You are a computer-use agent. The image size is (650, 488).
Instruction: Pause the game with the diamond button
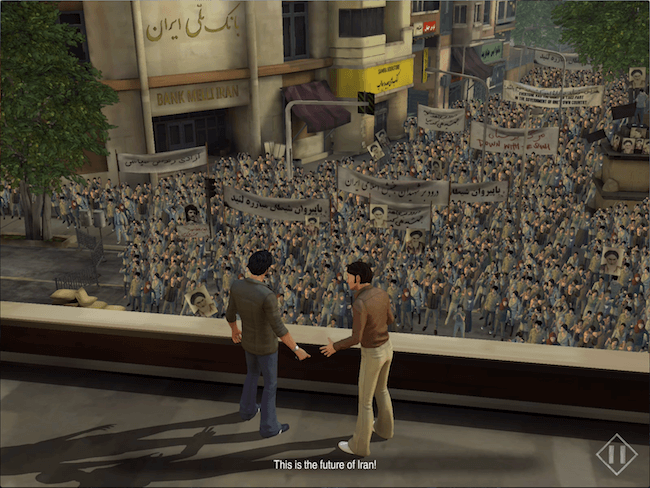(616, 454)
